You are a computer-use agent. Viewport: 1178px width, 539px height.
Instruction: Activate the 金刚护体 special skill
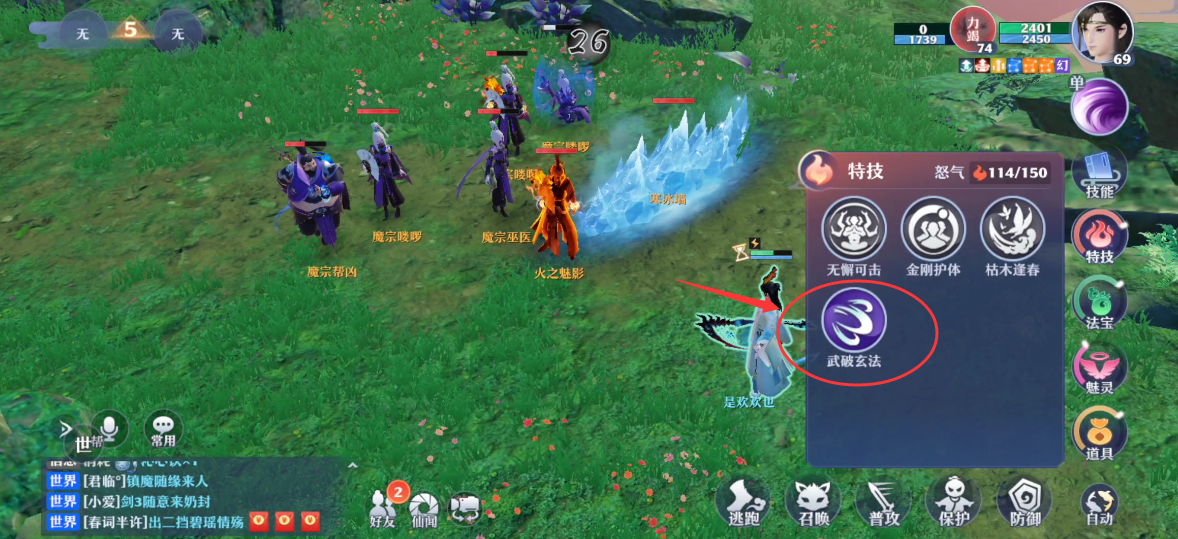pyautogui.click(x=933, y=229)
